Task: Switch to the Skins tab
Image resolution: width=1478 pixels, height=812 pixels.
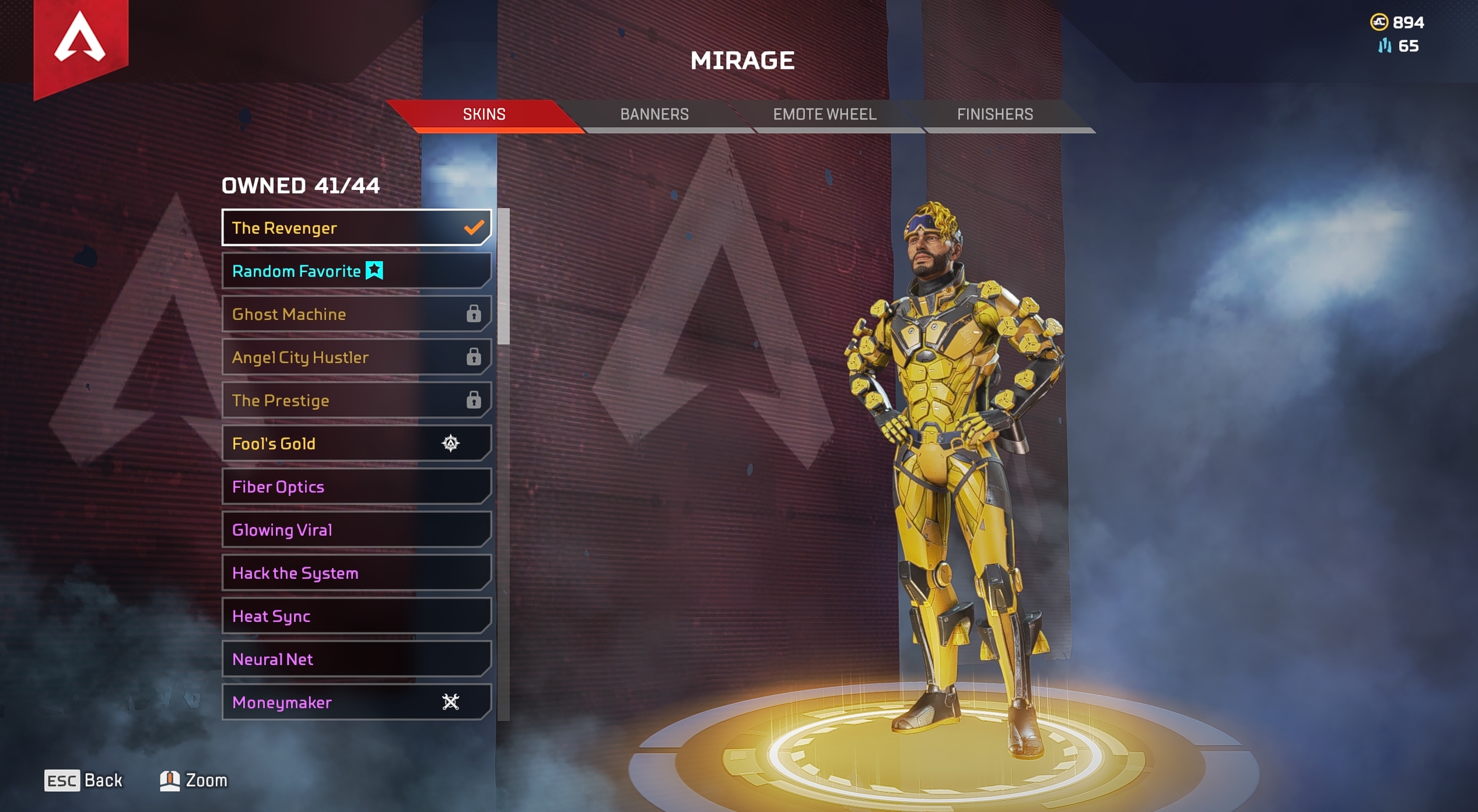Action: (x=484, y=114)
